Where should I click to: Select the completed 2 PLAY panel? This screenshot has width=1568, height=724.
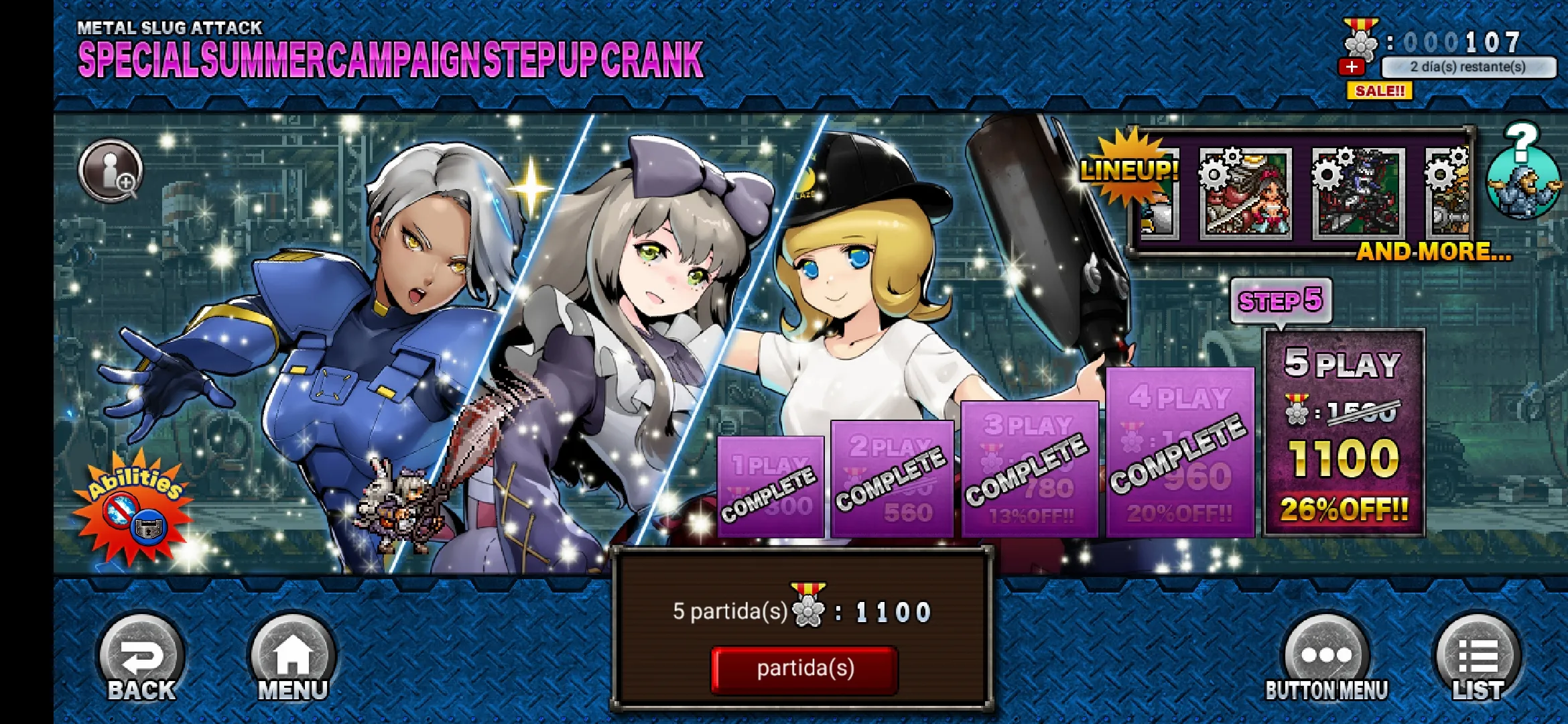click(x=892, y=479)
